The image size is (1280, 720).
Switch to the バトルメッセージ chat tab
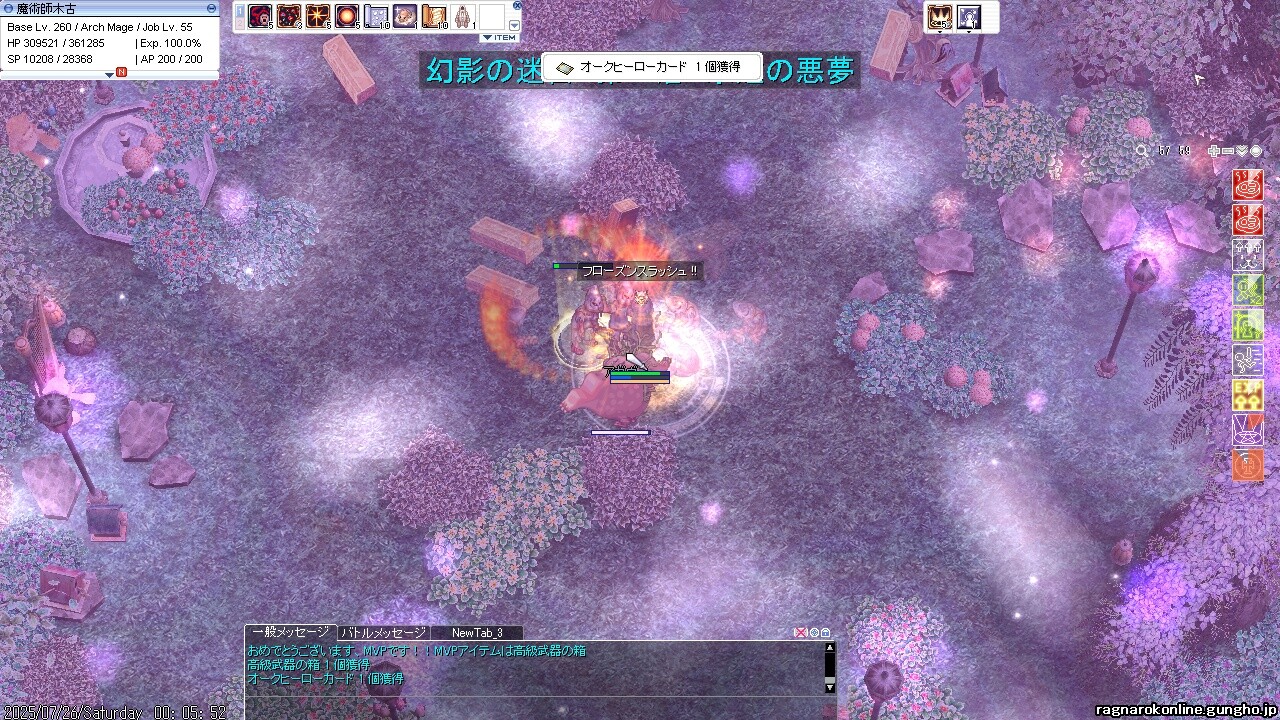pos(384,633)
